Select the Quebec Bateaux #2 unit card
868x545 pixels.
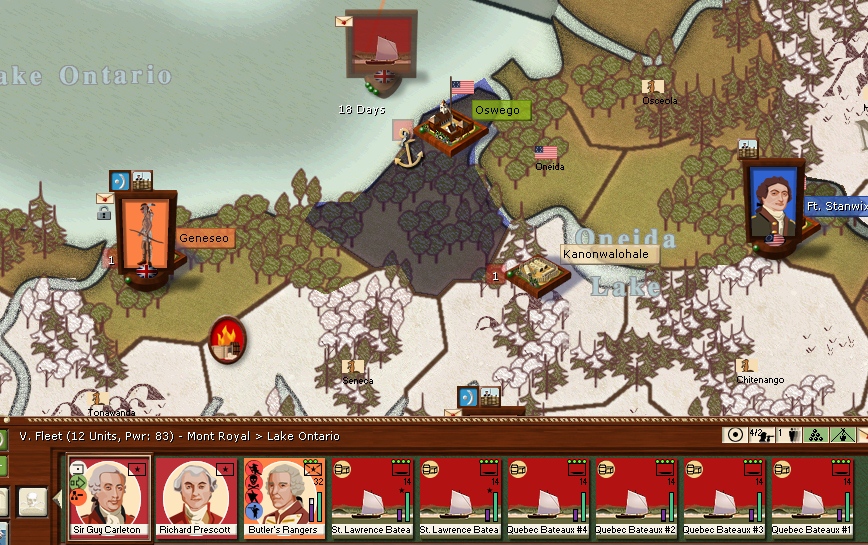tap(635, 498)
